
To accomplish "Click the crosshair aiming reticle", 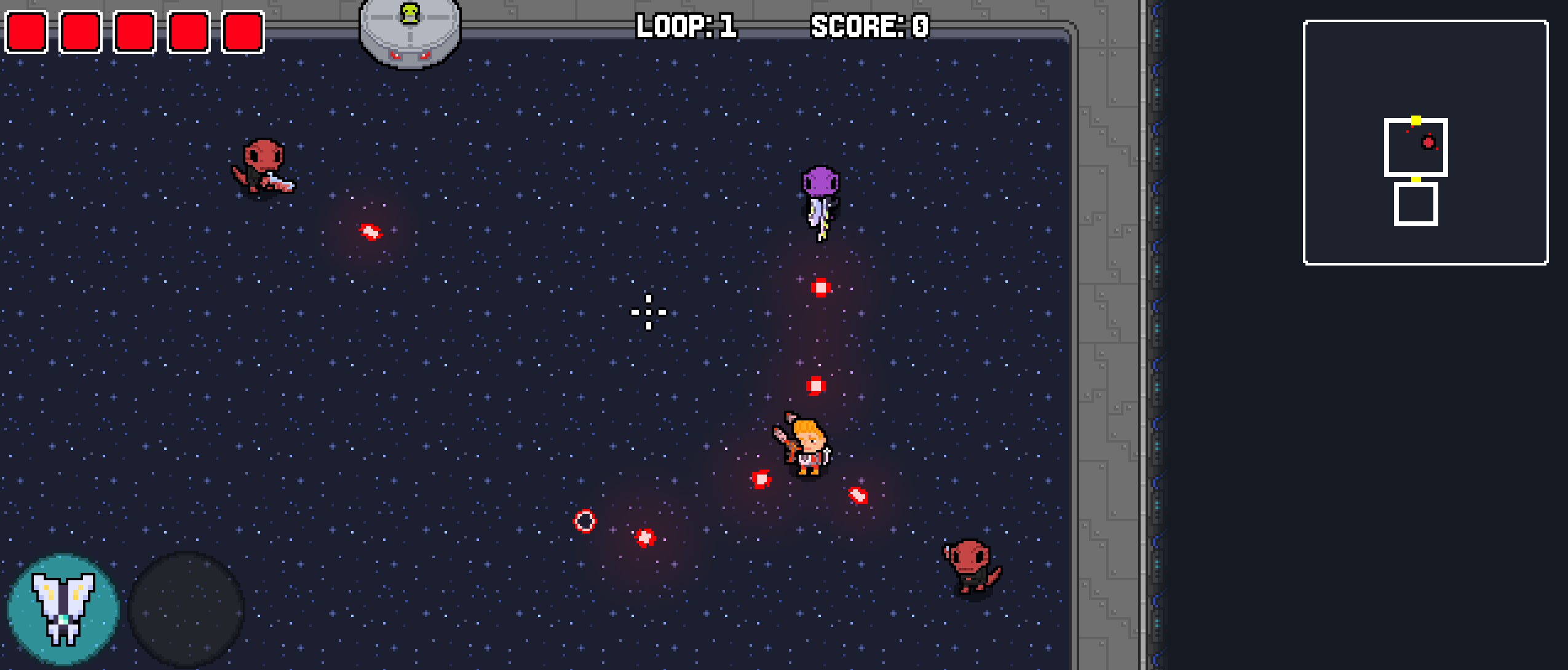I will (648, 312).
